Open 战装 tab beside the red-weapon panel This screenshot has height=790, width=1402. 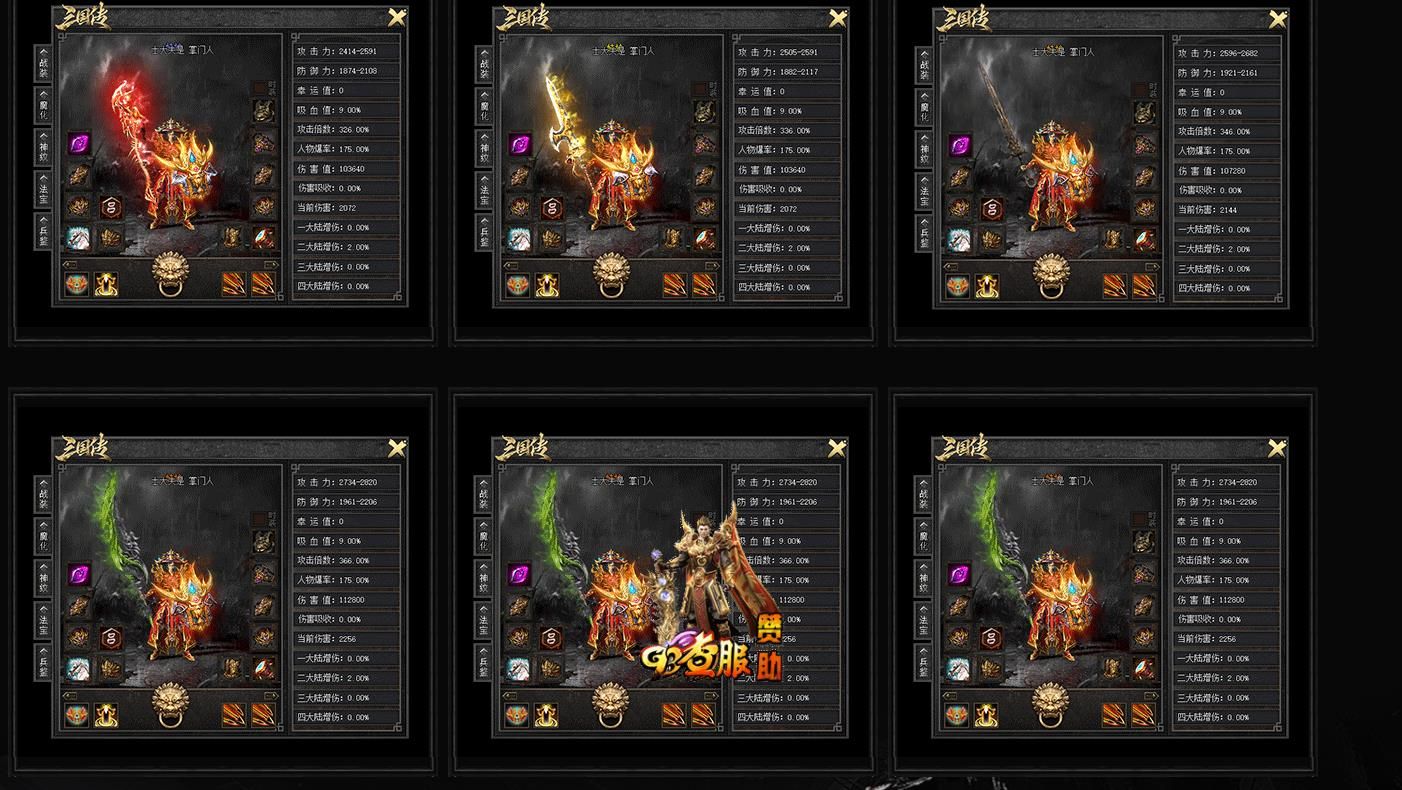click(x=42, y=64)
